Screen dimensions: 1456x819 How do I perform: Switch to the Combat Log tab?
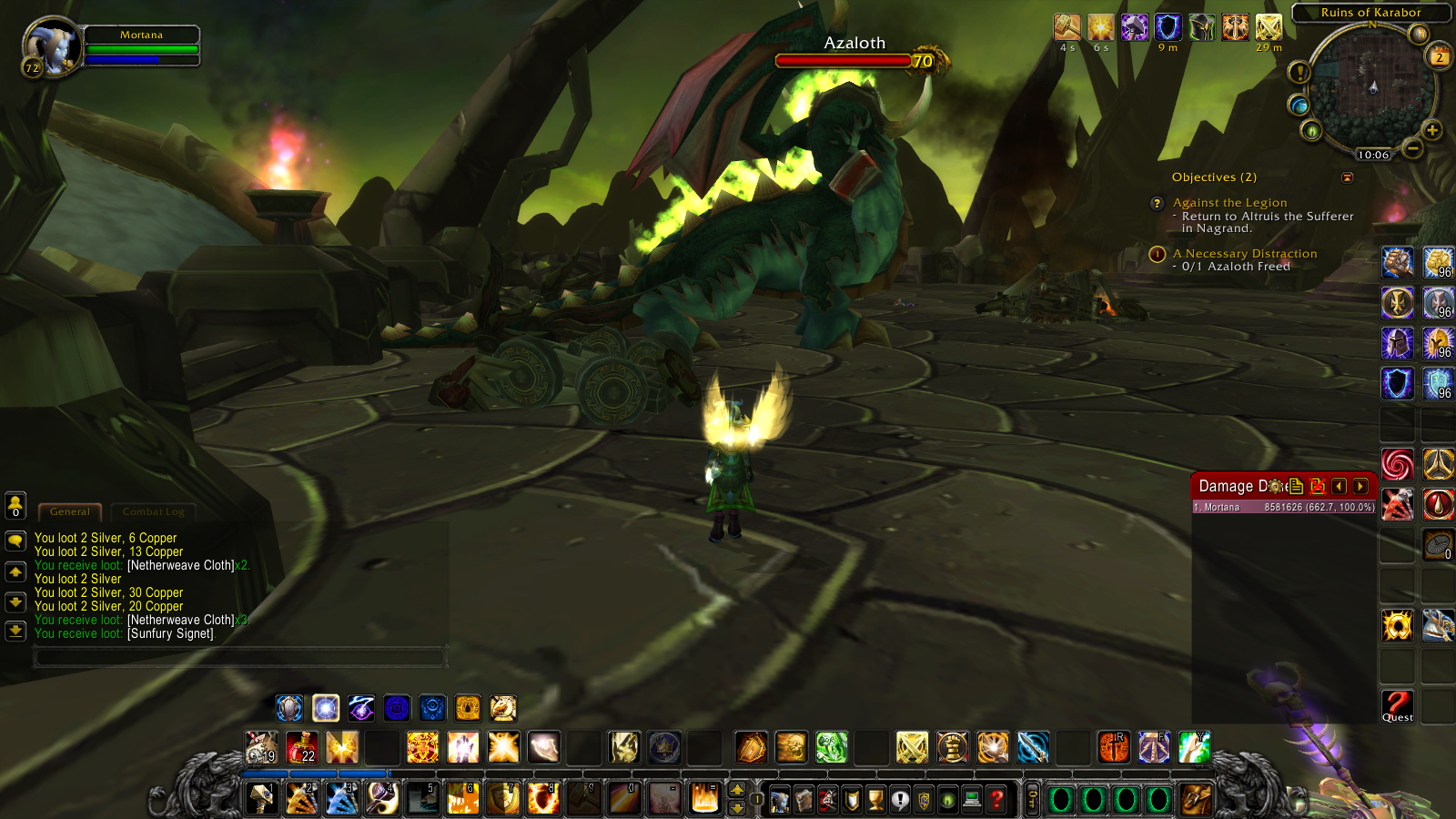[153, 511]
